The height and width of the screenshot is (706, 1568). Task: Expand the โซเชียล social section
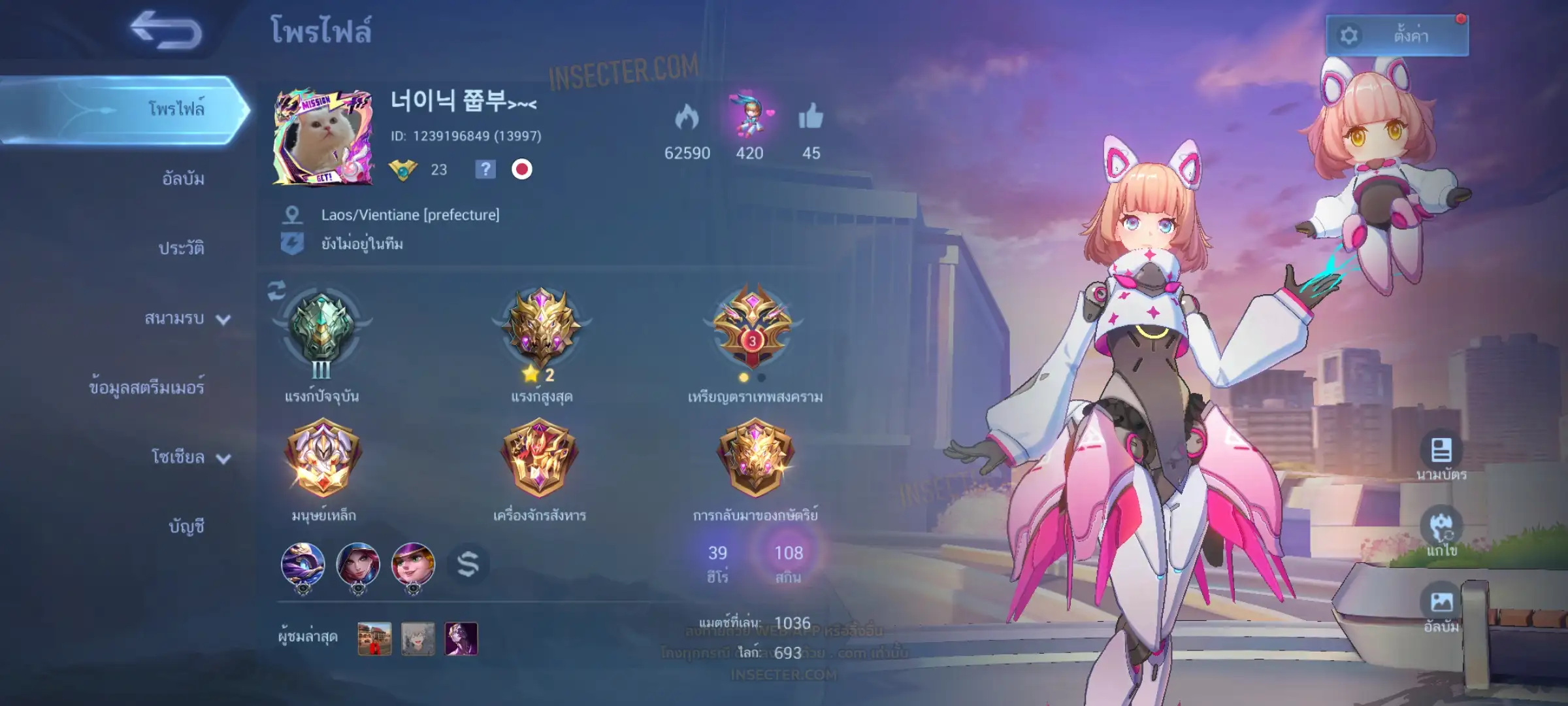(190, 457)
